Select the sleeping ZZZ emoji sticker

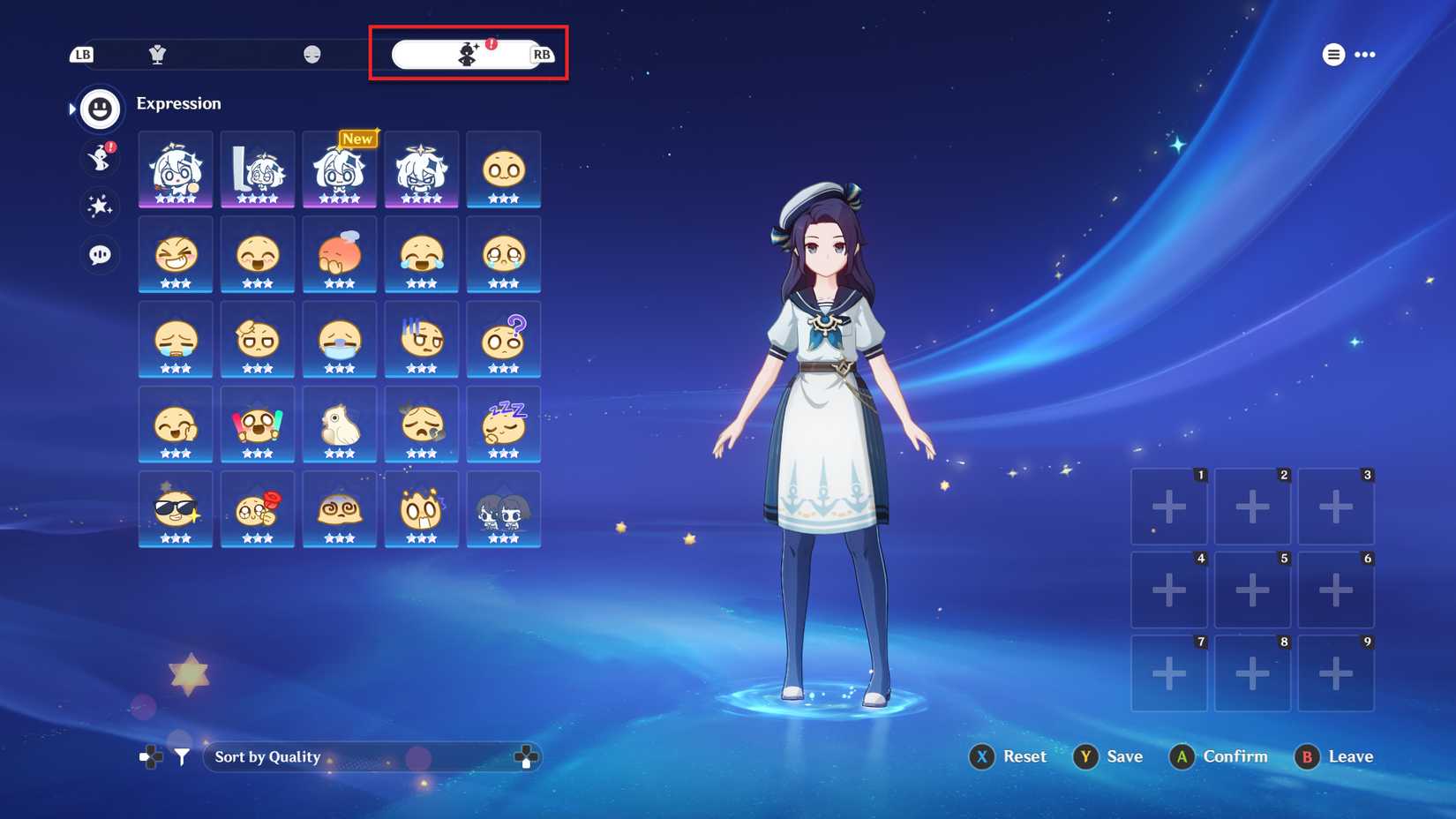click(503, 426)
